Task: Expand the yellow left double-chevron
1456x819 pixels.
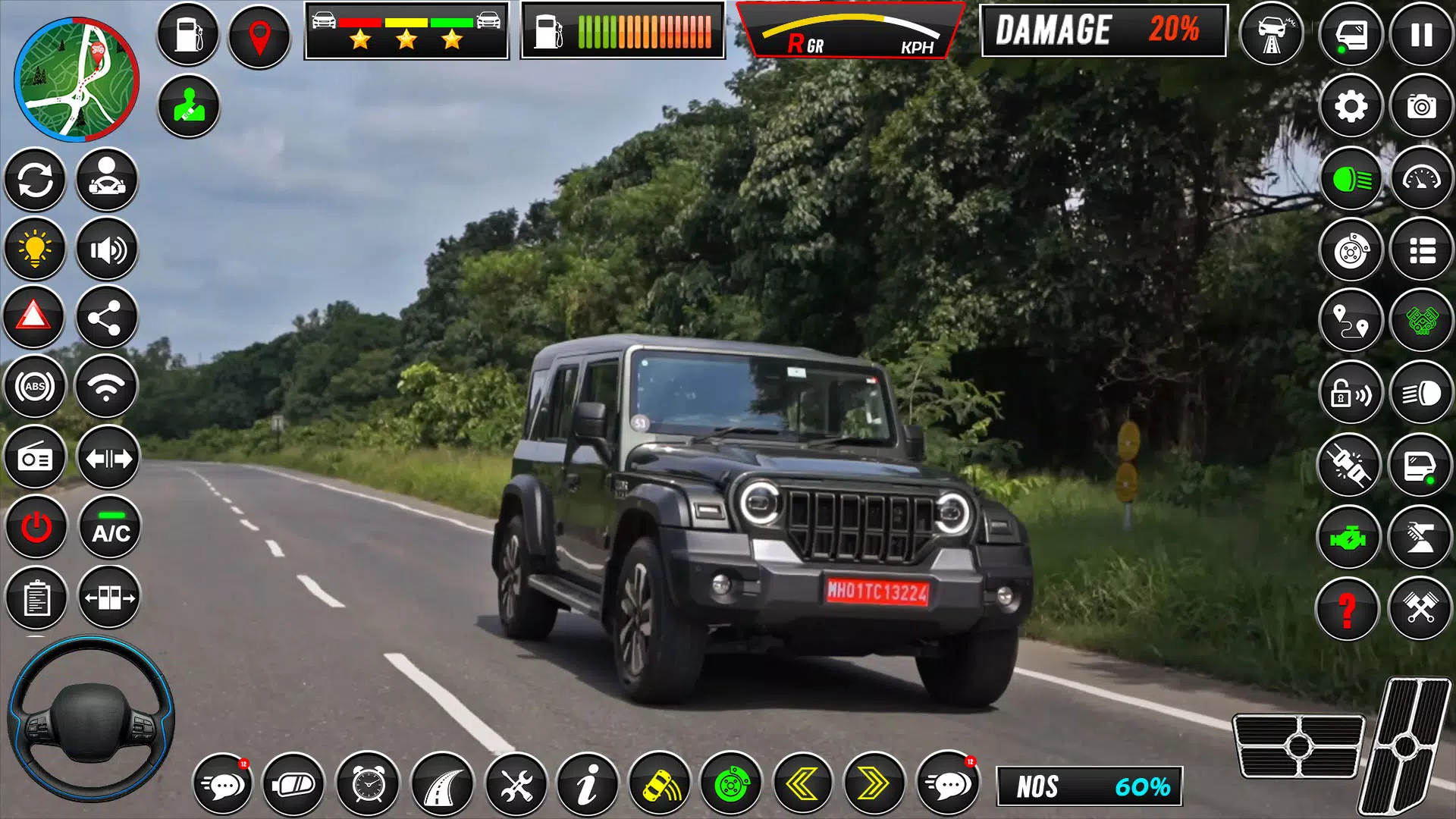Action: pos(803,786)
